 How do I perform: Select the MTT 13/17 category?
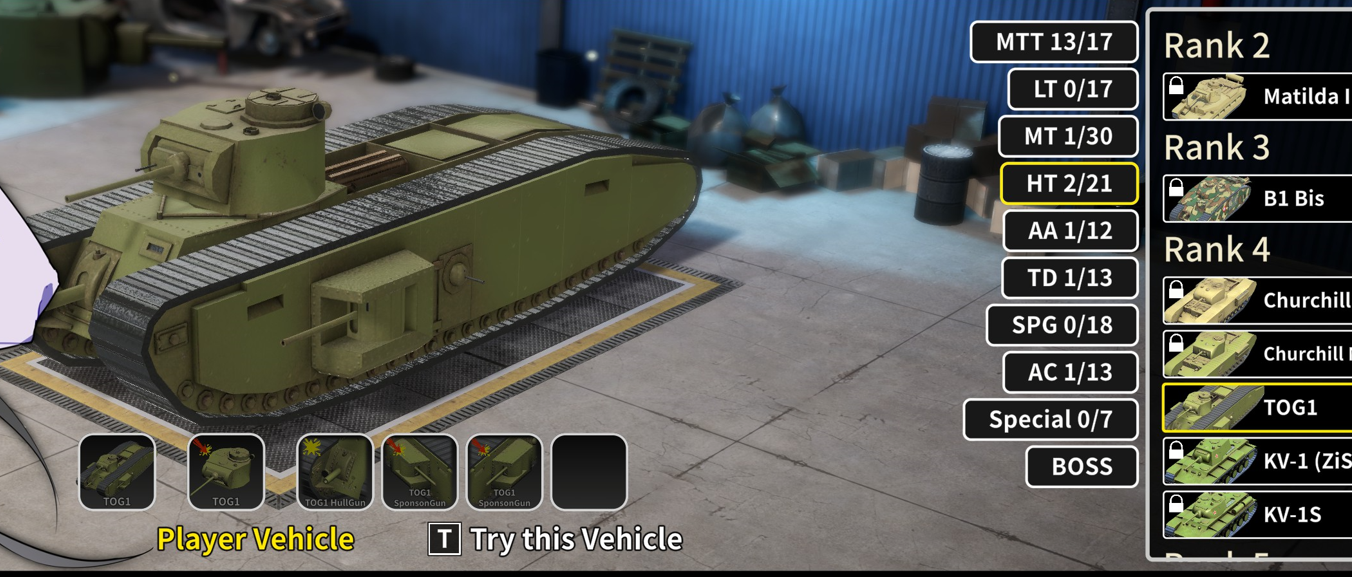tap(1053, 42)
